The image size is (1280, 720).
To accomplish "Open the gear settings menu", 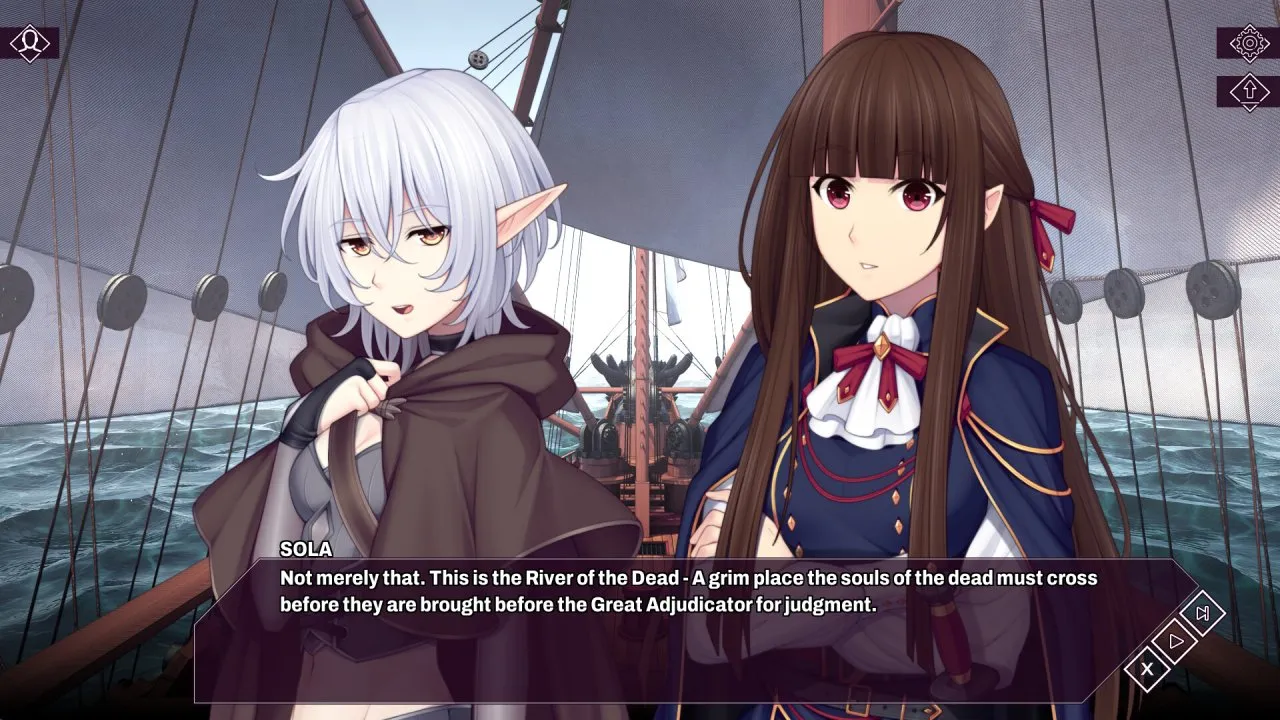I will click(x=1248, y=43).
